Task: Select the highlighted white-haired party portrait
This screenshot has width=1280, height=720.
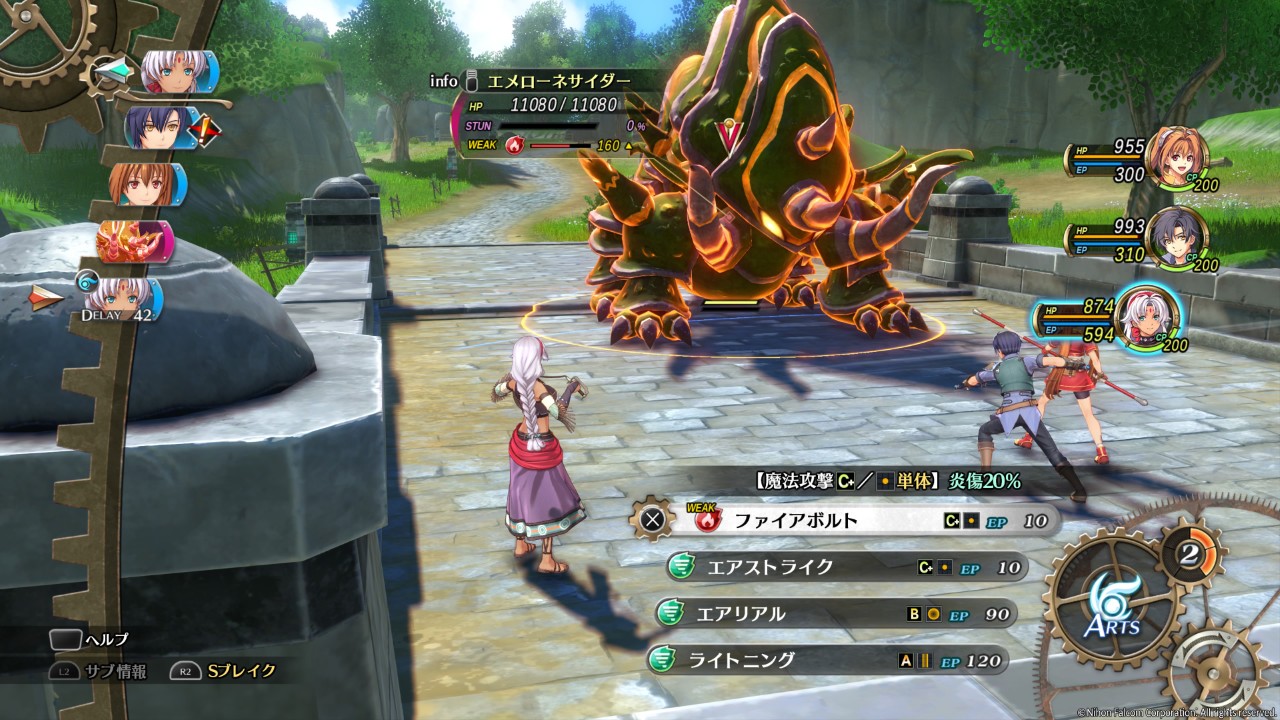Action: [1146, 319]
